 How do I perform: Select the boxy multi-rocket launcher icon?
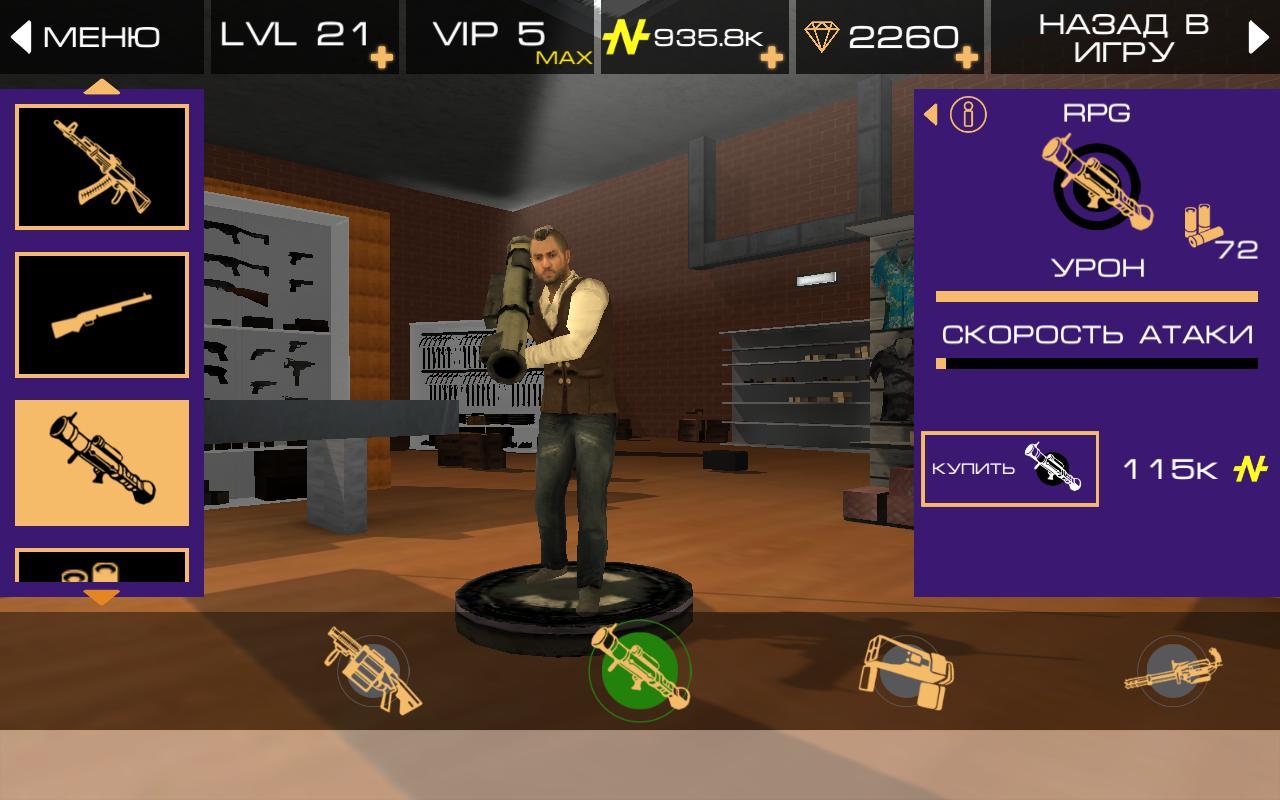(907, 670)
